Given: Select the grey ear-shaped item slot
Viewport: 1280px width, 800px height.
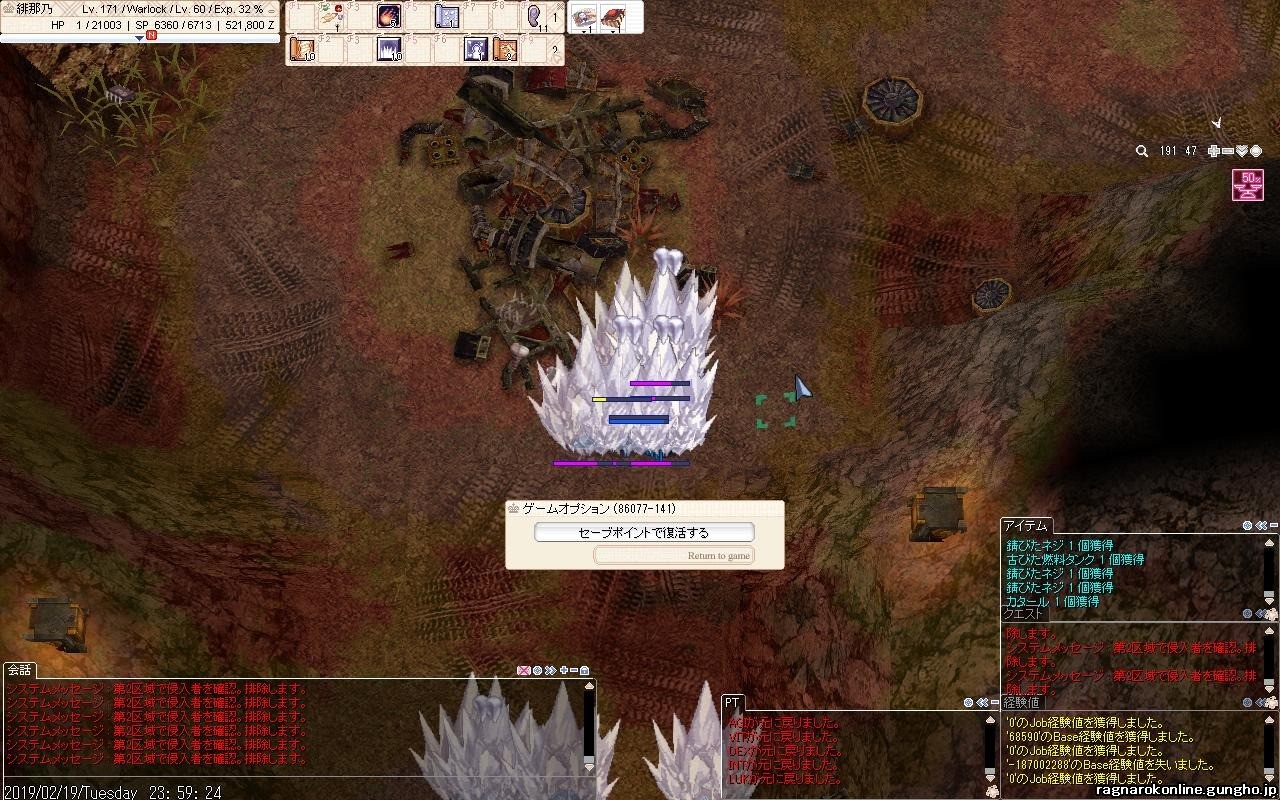Looking at the screenshot, I should point(534,16).
